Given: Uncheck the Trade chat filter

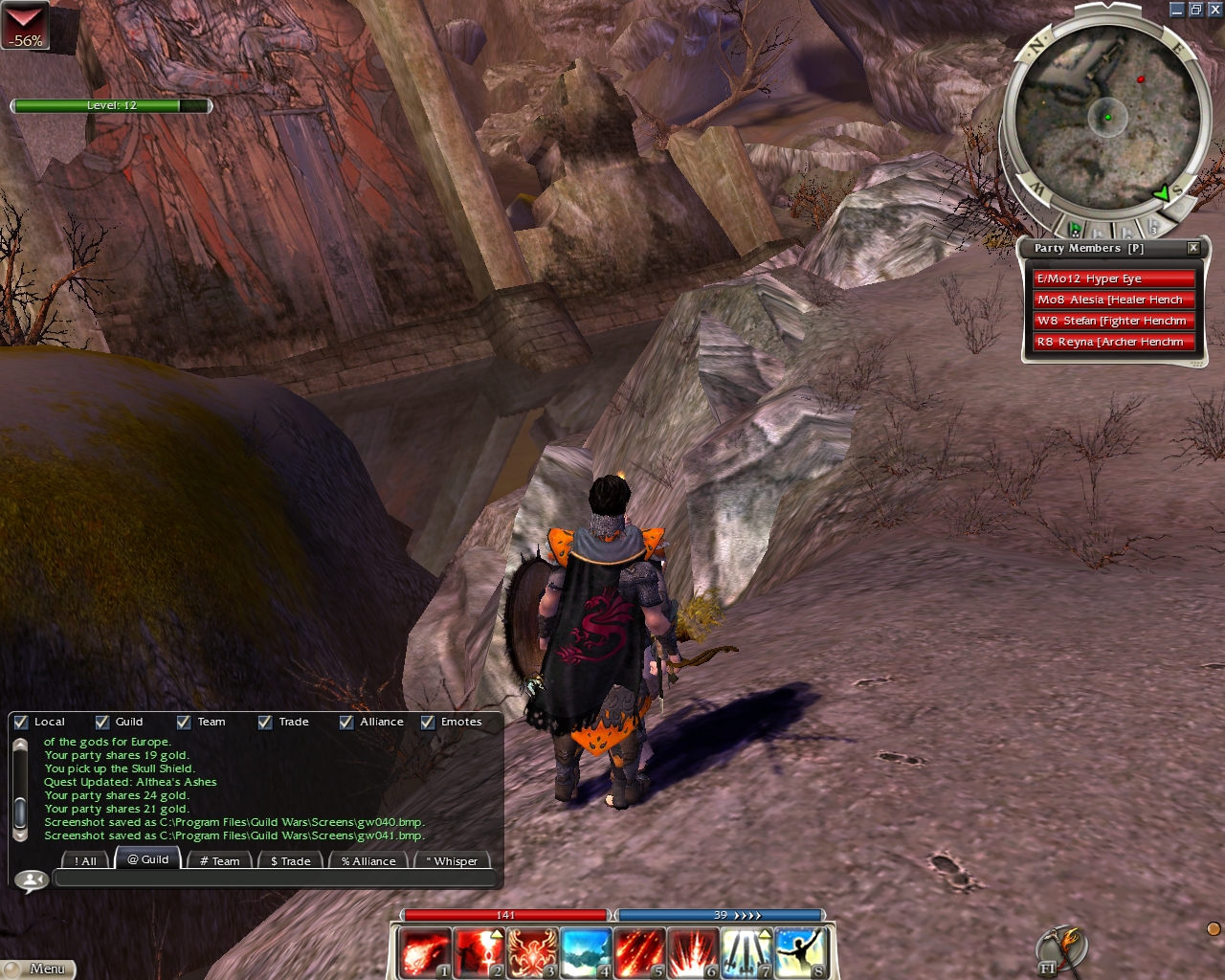Looking at the screenshot, I should coord(265,723).
